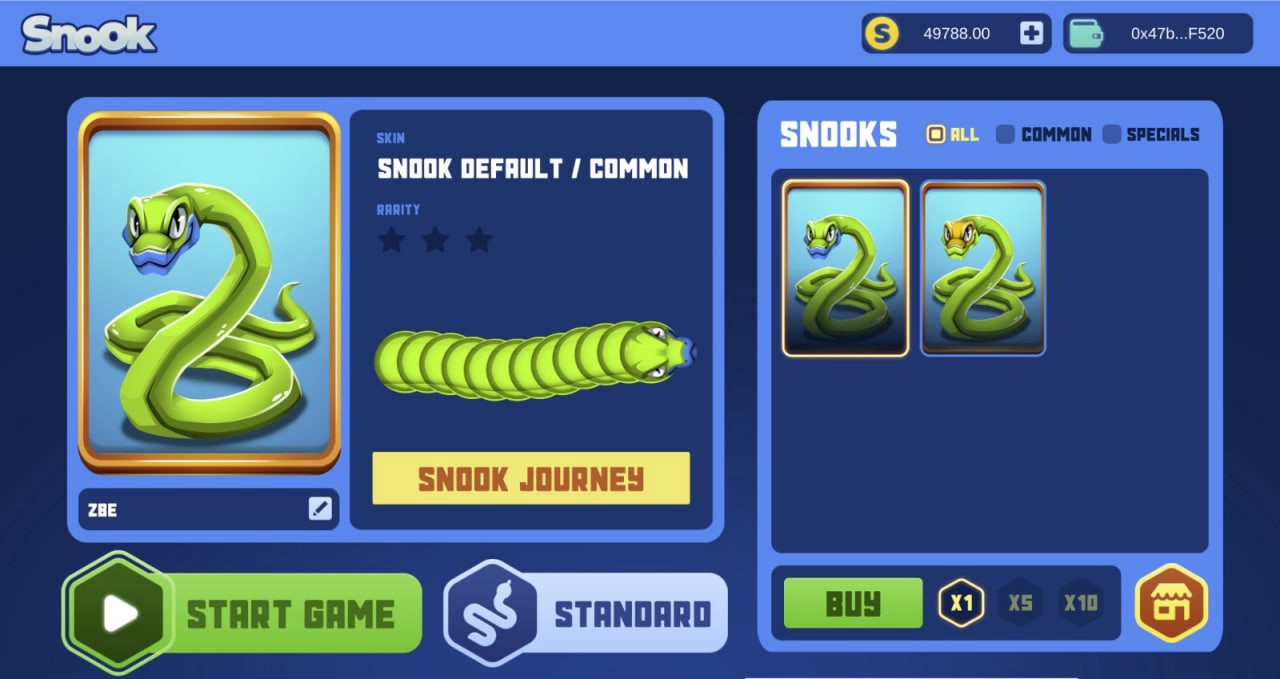1280x679 pixels.
Task: Buy a new snook
Action: click(x=853, y=603)
